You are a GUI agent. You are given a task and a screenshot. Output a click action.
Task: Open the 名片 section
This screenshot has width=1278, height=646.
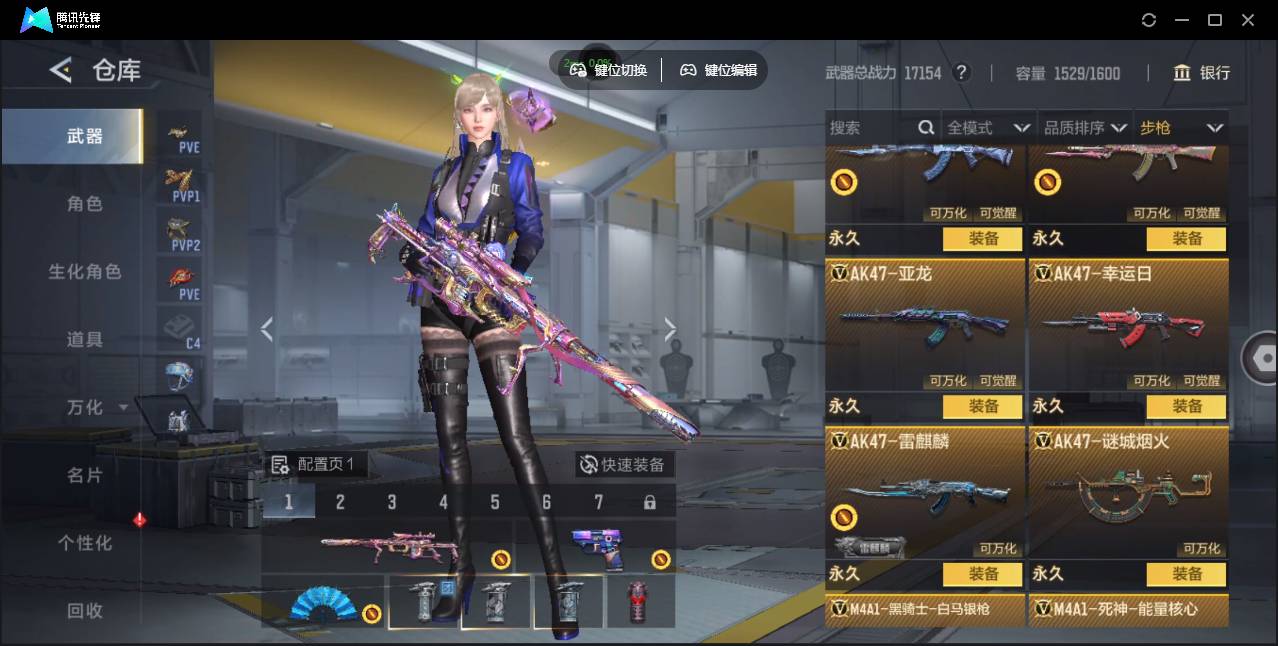point(85,475)
